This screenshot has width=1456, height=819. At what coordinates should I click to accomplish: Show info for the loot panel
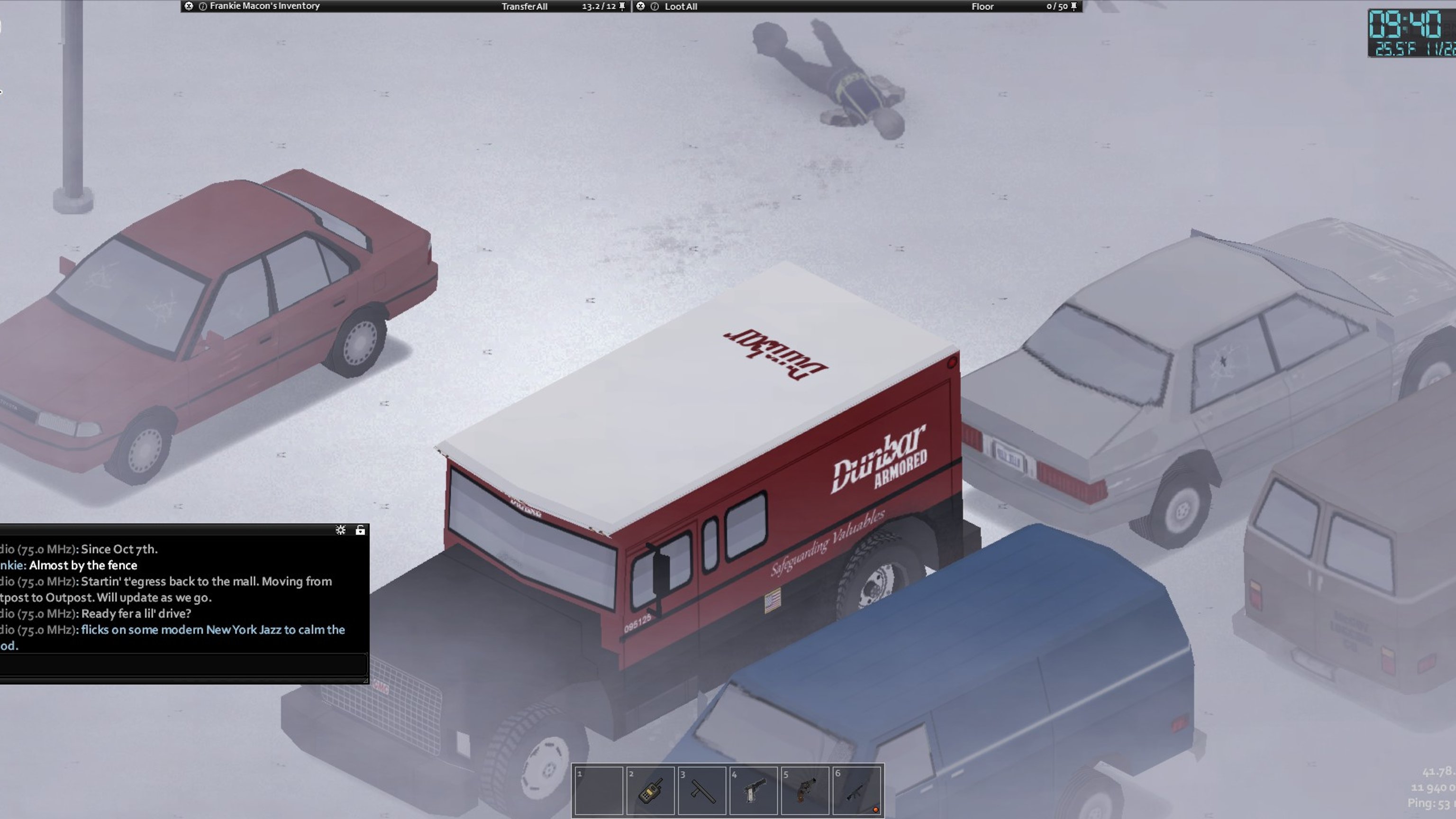point(655,6)
